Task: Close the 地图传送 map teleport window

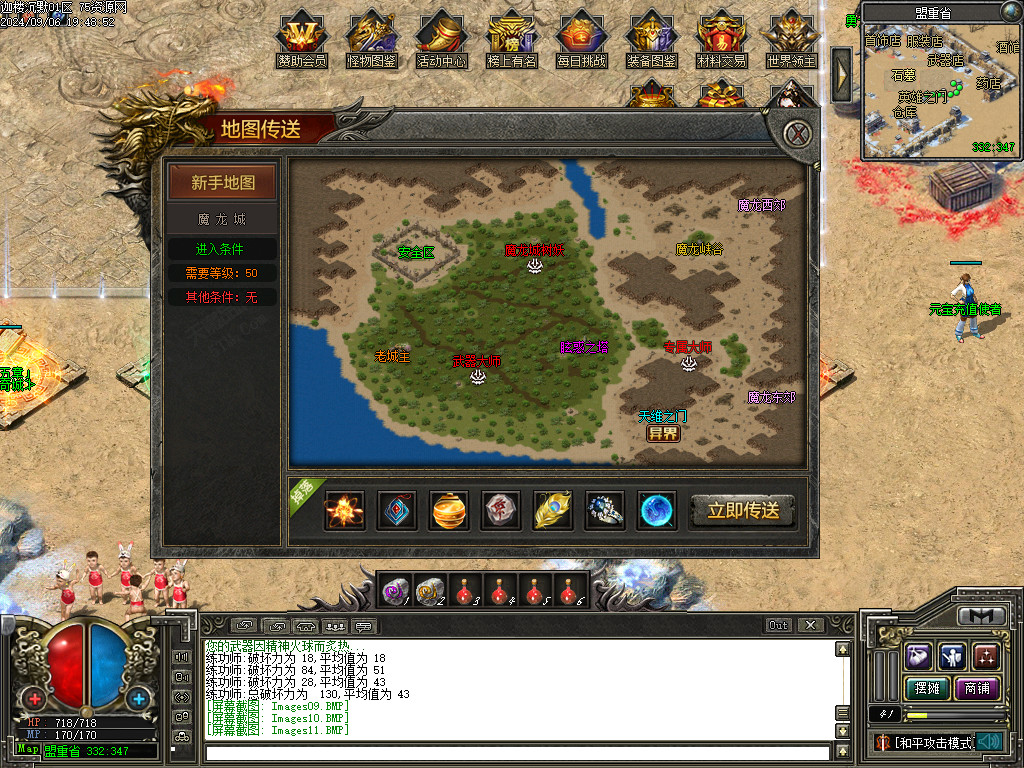Action: click(796, 134)
